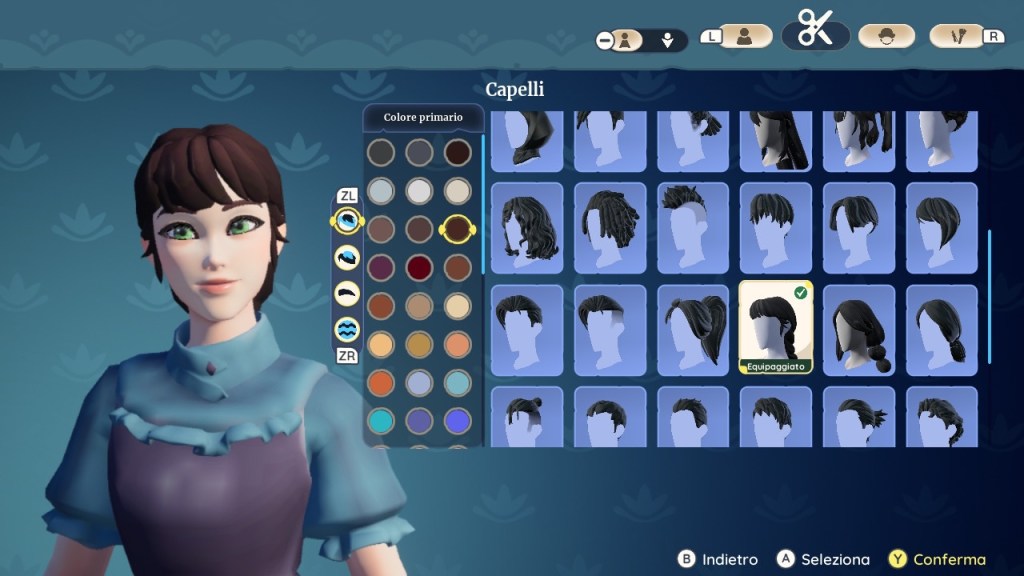This screenshot has width=1024, height=576.
Task: Pick the dreadlocks hairstyle thumbnail
Action: pos(610,228)
